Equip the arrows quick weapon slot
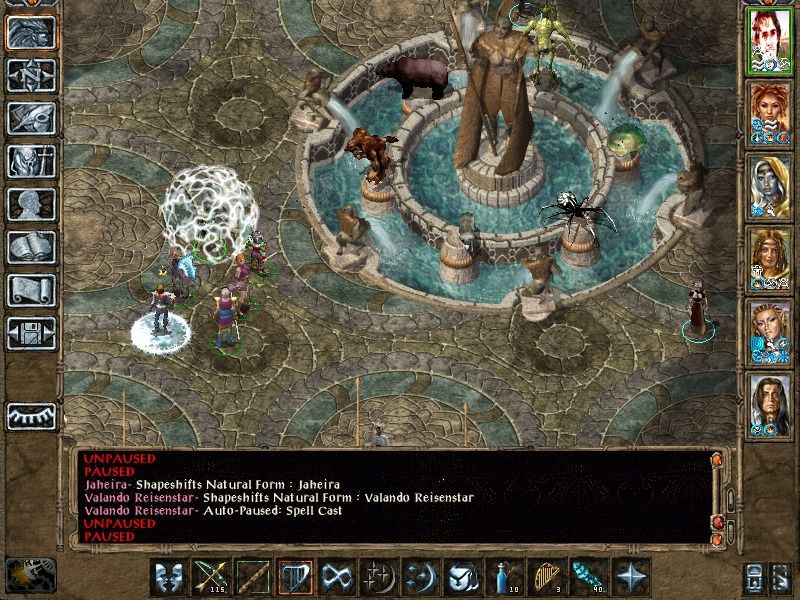The height and width of the screenshot is (600, 800). coord(211,577)
